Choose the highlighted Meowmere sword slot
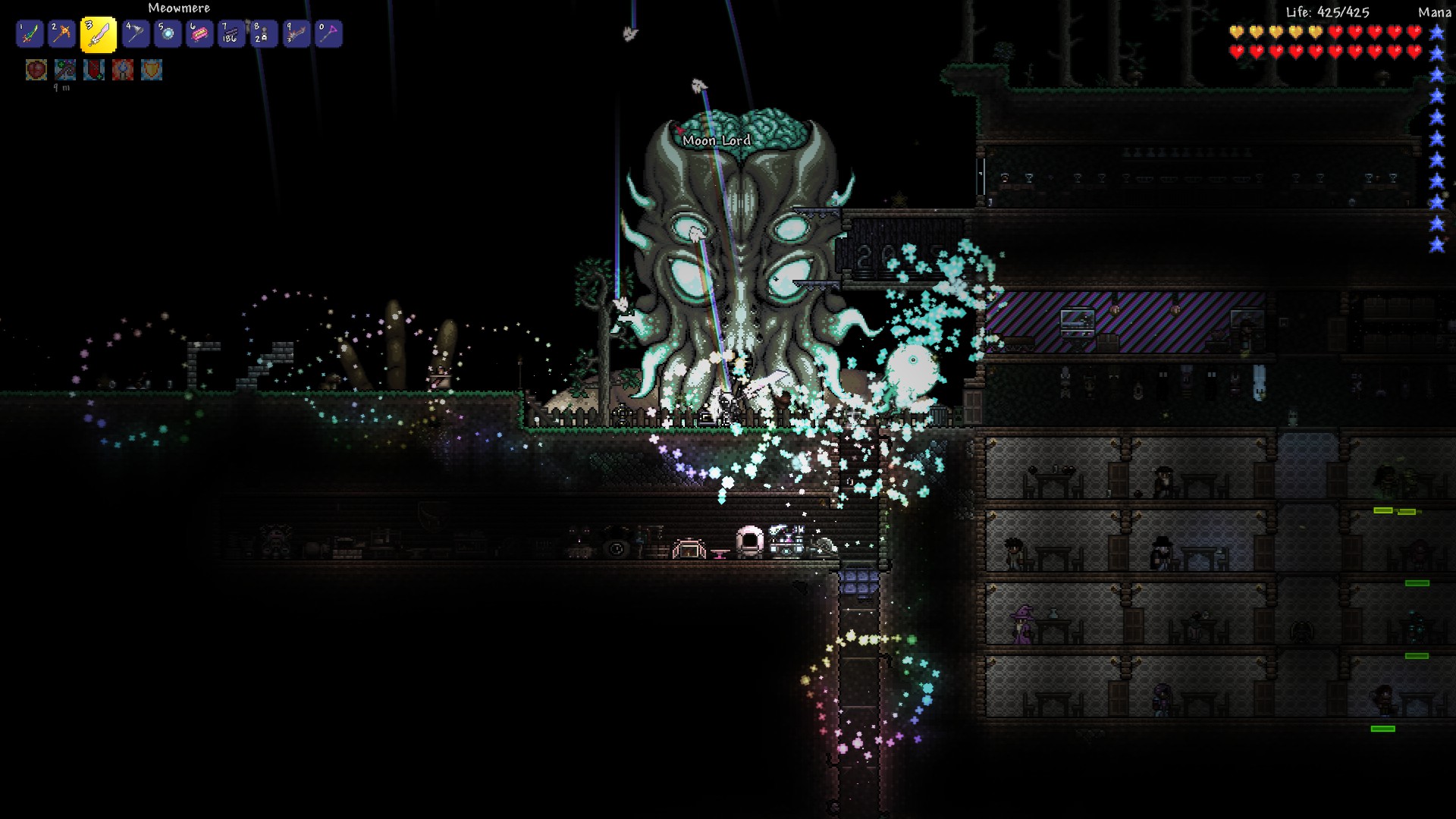Image resolution: width=1456 pixels, height=819 pixels. pos(99,35)
